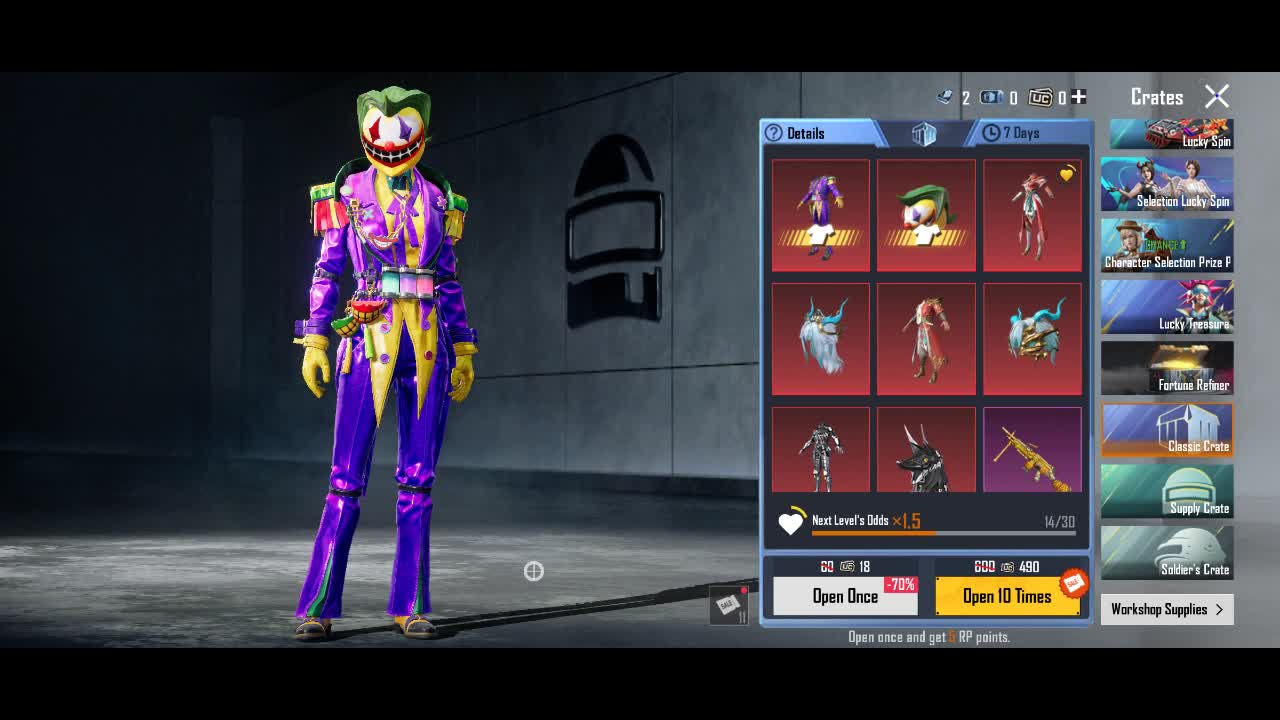
Task: Choose the Supply Crate entry
Action: 1167,492
